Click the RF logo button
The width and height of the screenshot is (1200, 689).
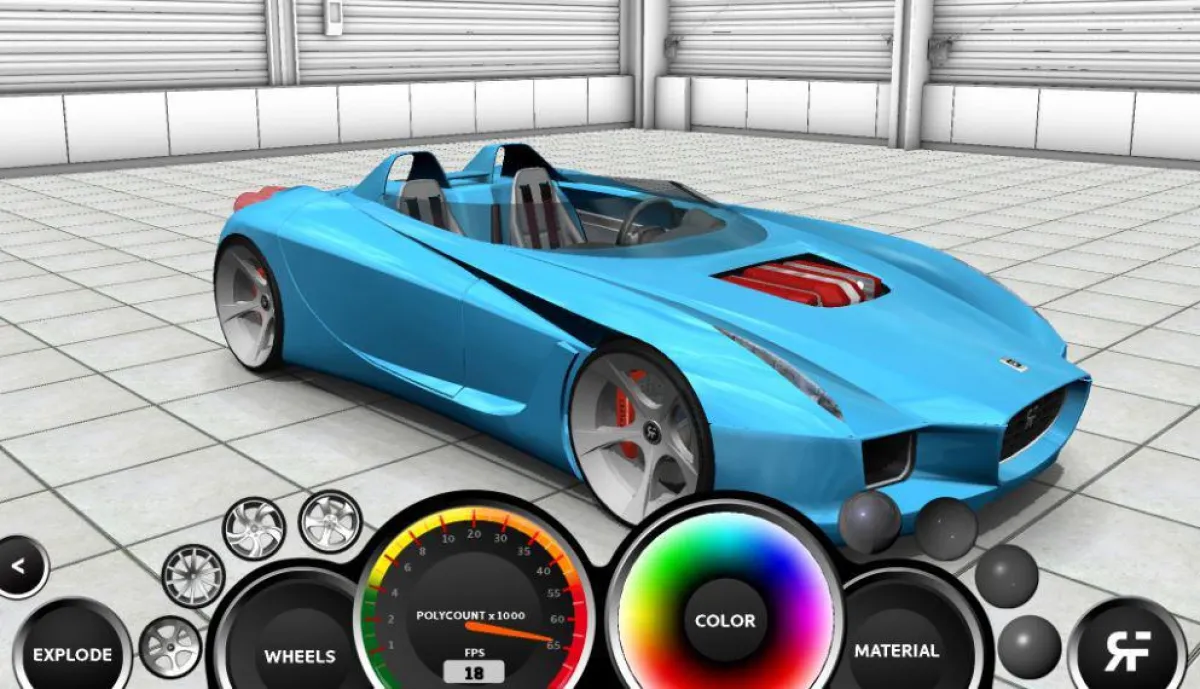tap(1127, 650)
